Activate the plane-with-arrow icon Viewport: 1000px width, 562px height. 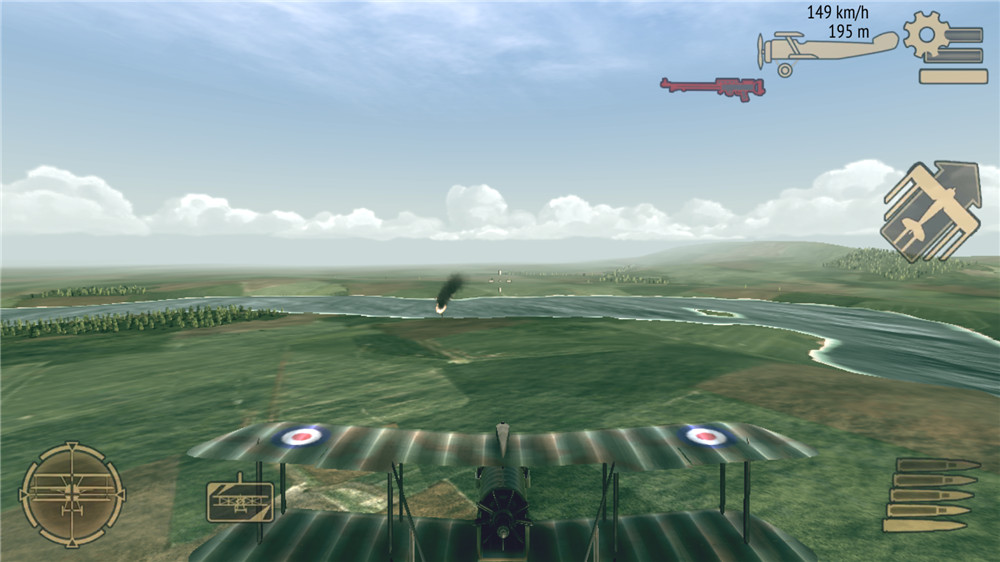pyautogui.click(x=930, y=211)
